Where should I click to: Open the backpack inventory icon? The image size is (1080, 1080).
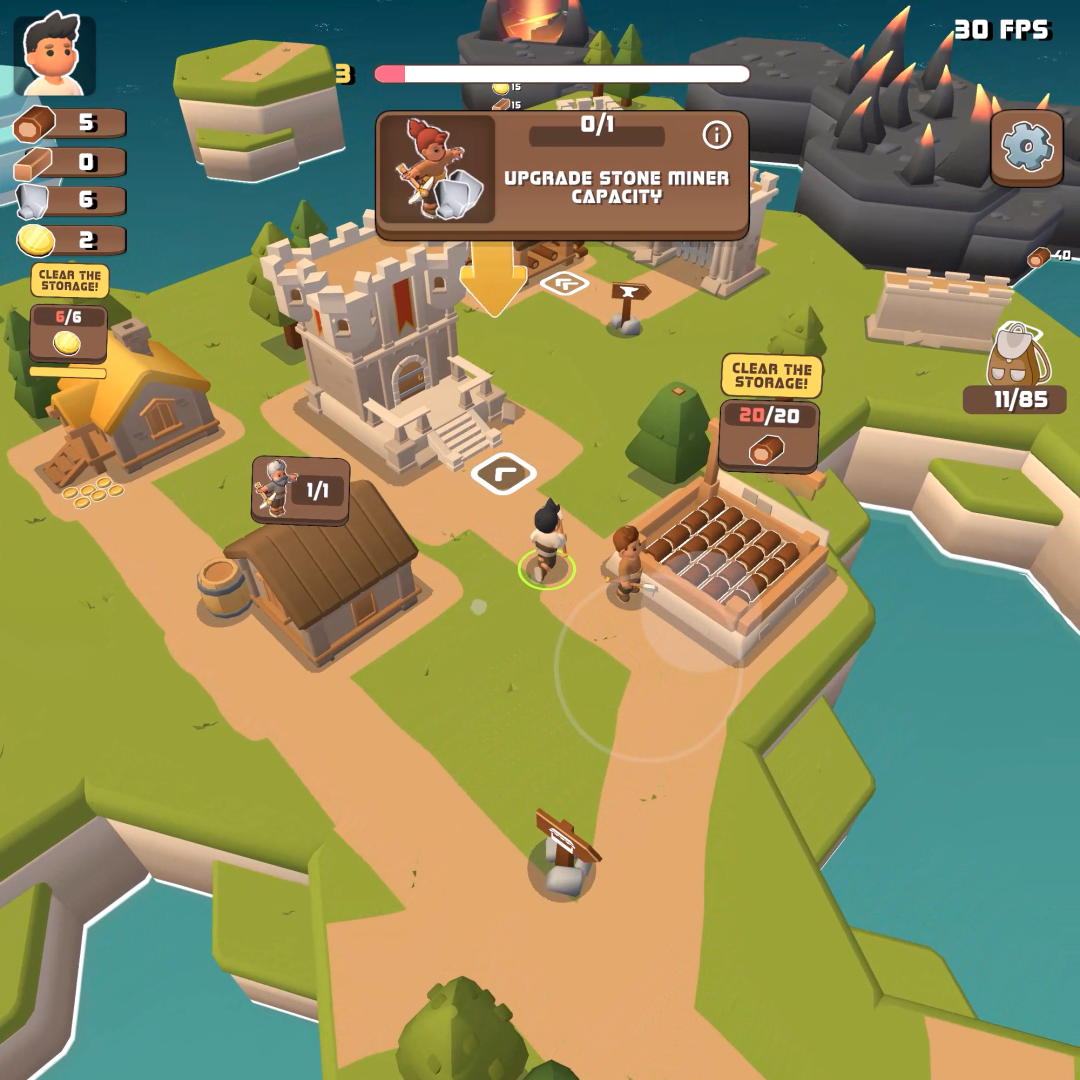[x=1015, y=358]
